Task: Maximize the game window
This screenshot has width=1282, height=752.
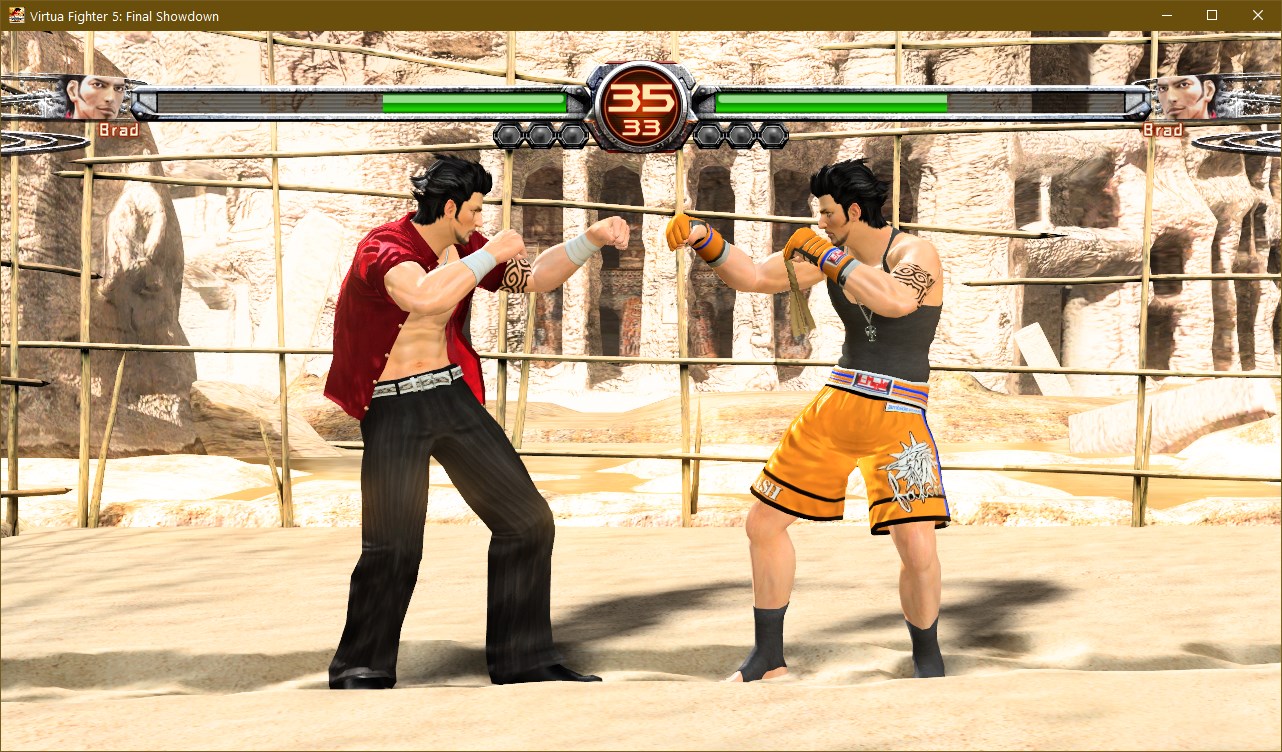Action: pyautogui.click(x=1212, y=15)
